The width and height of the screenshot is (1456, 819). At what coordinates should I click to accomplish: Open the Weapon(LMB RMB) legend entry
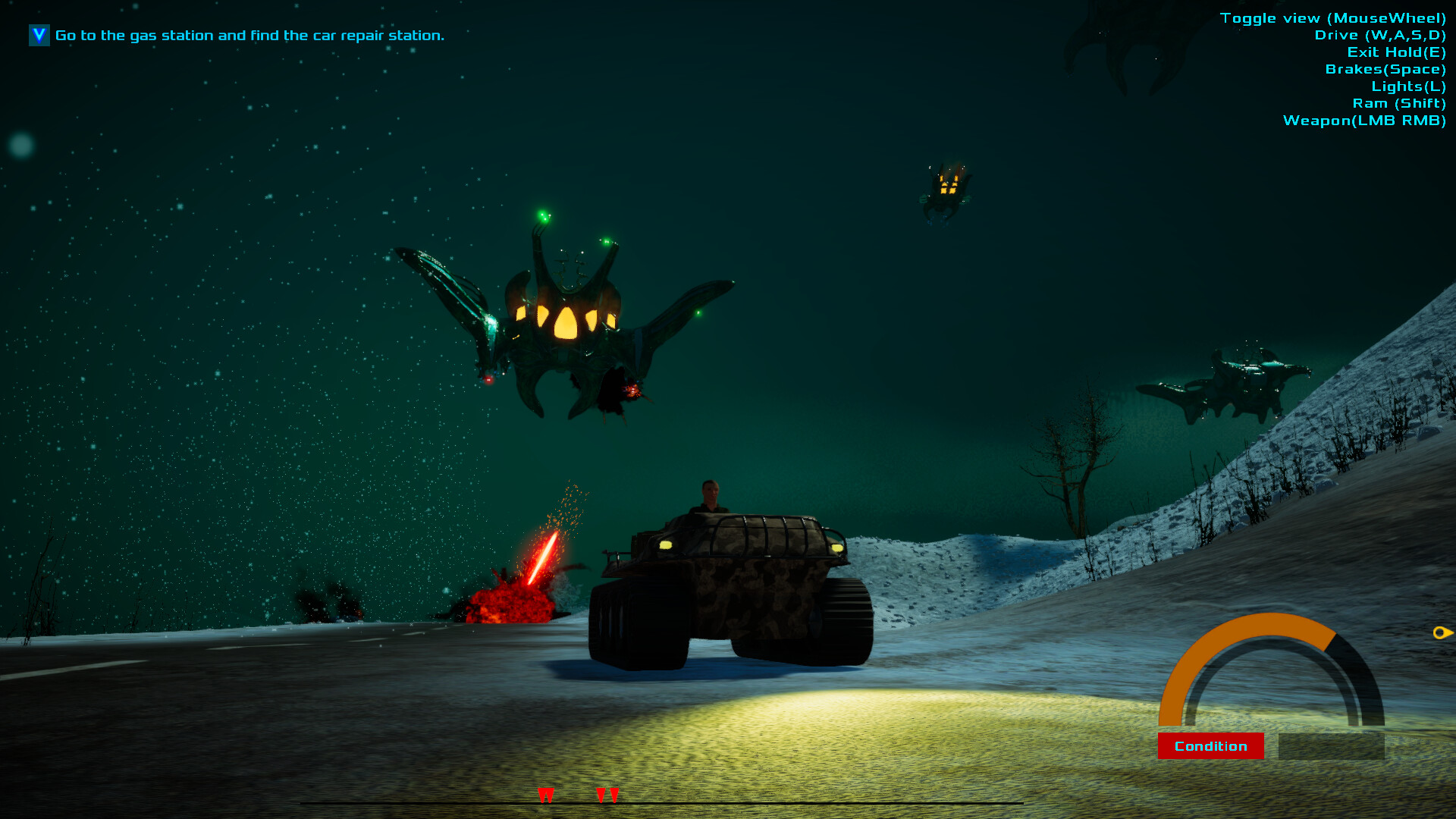tap(1363, 120)
